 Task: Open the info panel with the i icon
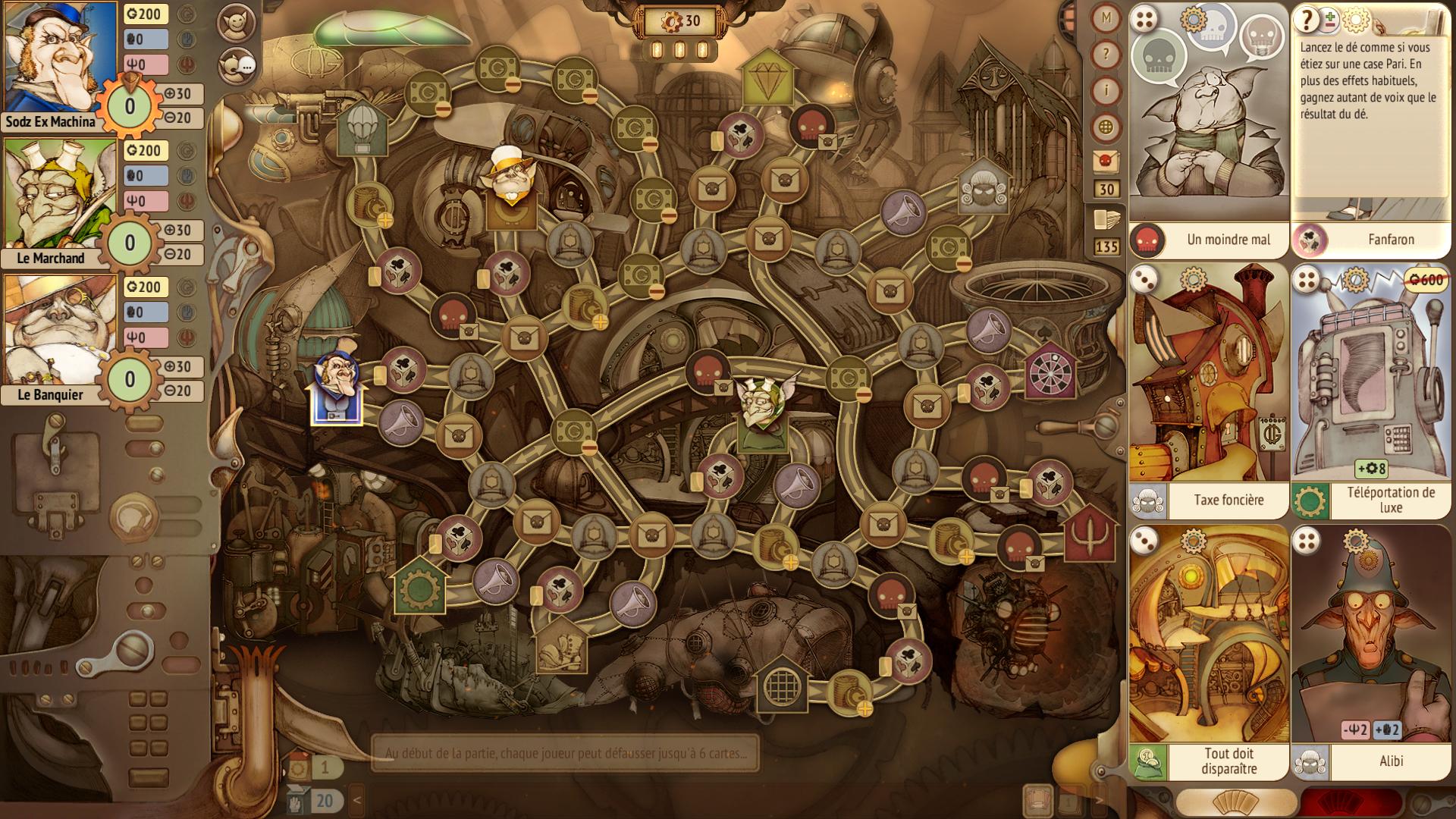[1106, 87]
